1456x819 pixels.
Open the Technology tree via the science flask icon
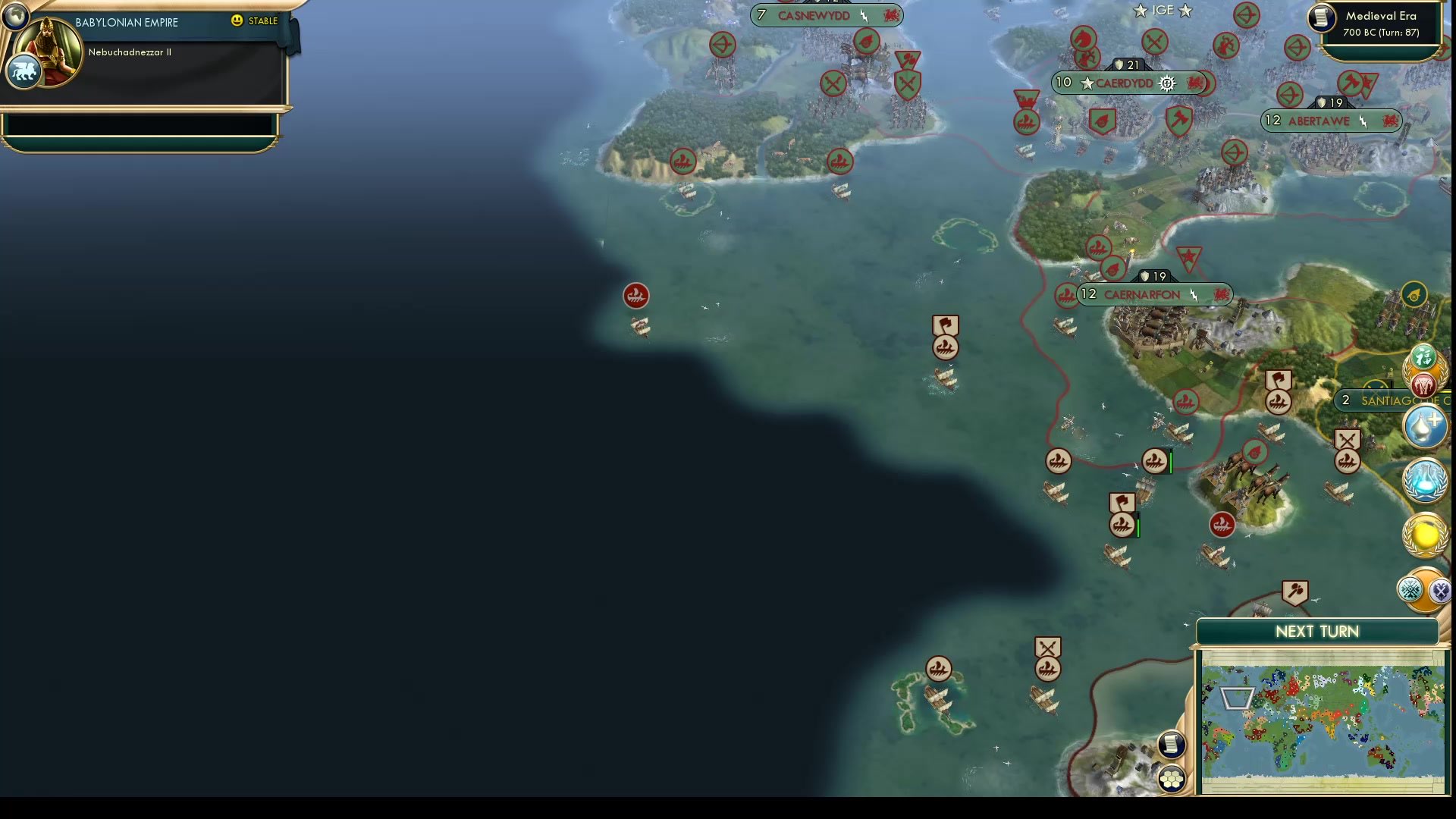tap(1424, 482)
